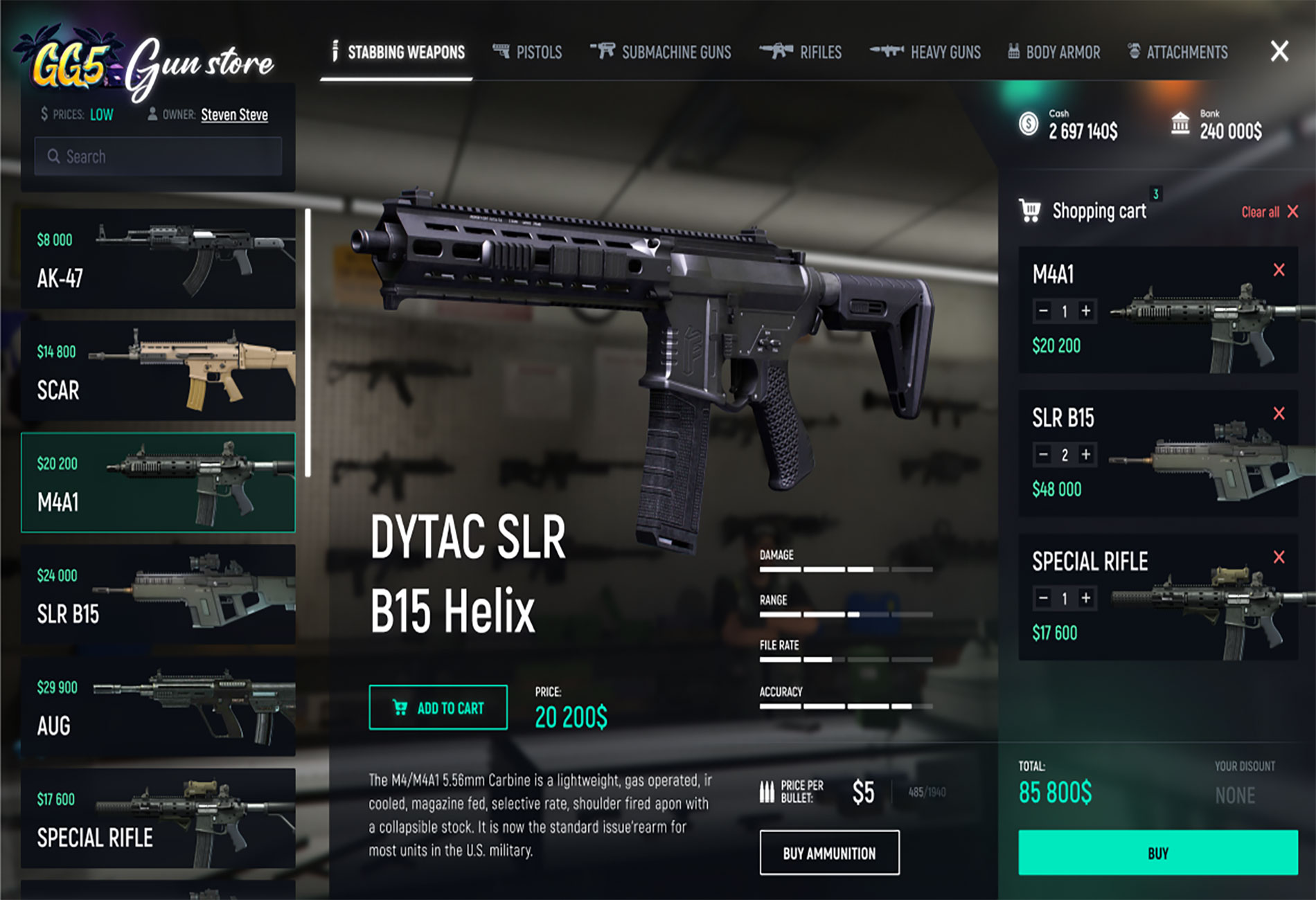
Task: Add the M4A1 to the cart
Action: tap(438, 708)
